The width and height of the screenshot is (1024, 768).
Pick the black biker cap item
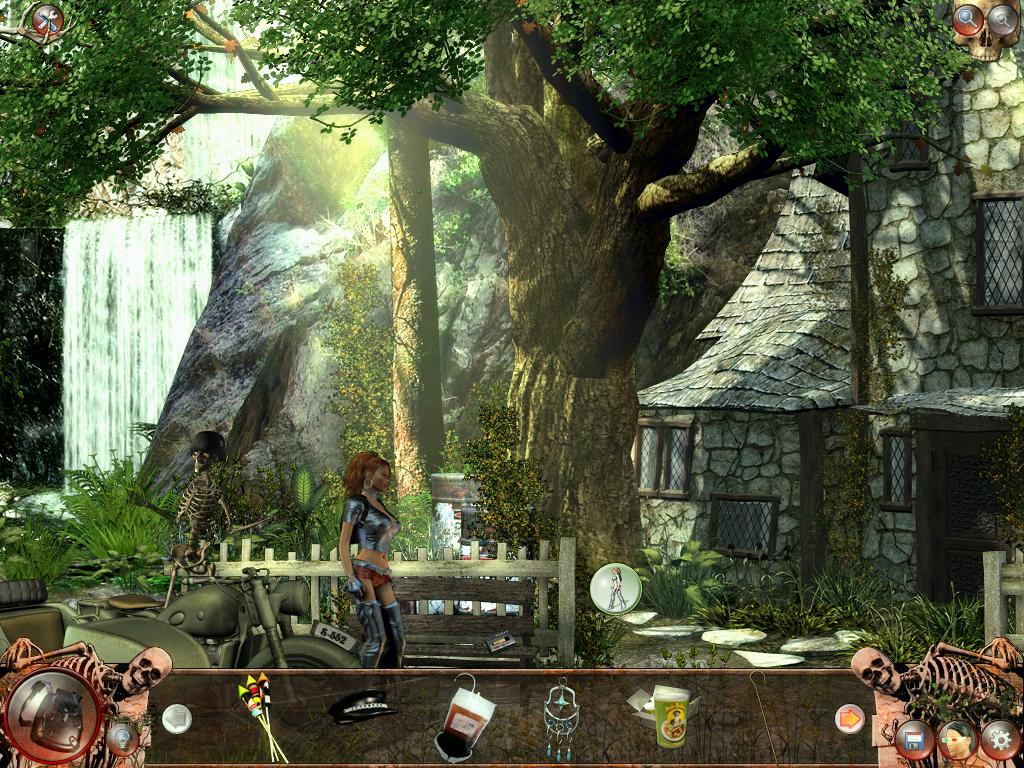[x=362, y=708]
